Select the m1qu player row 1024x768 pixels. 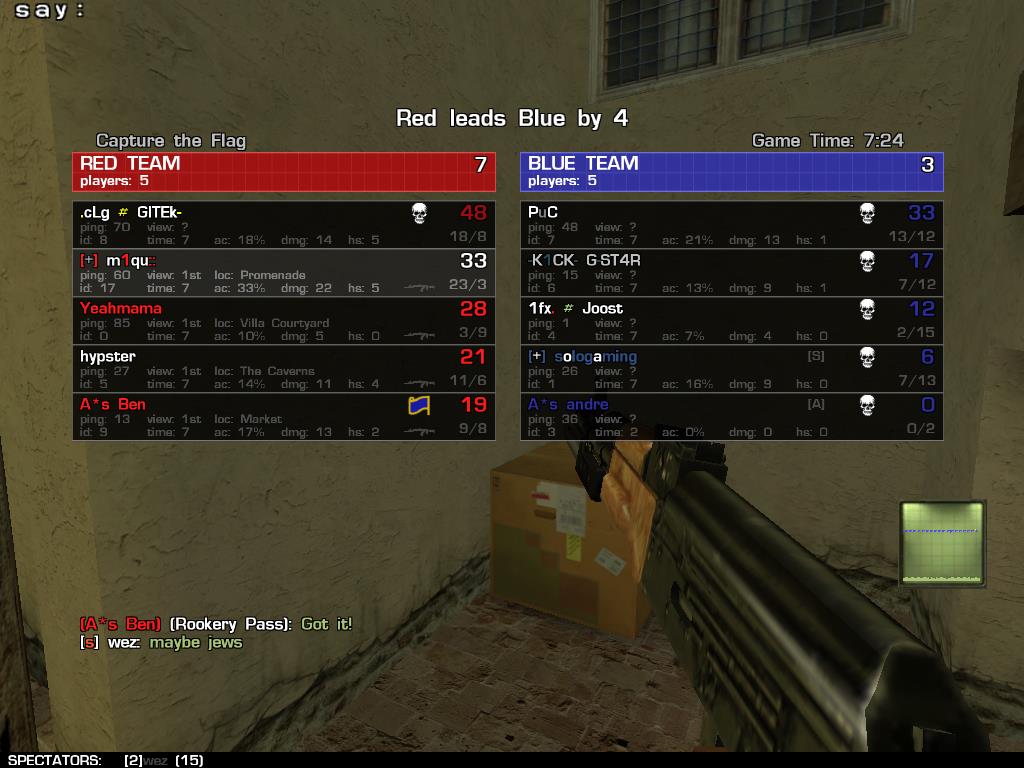click(283, 273)
